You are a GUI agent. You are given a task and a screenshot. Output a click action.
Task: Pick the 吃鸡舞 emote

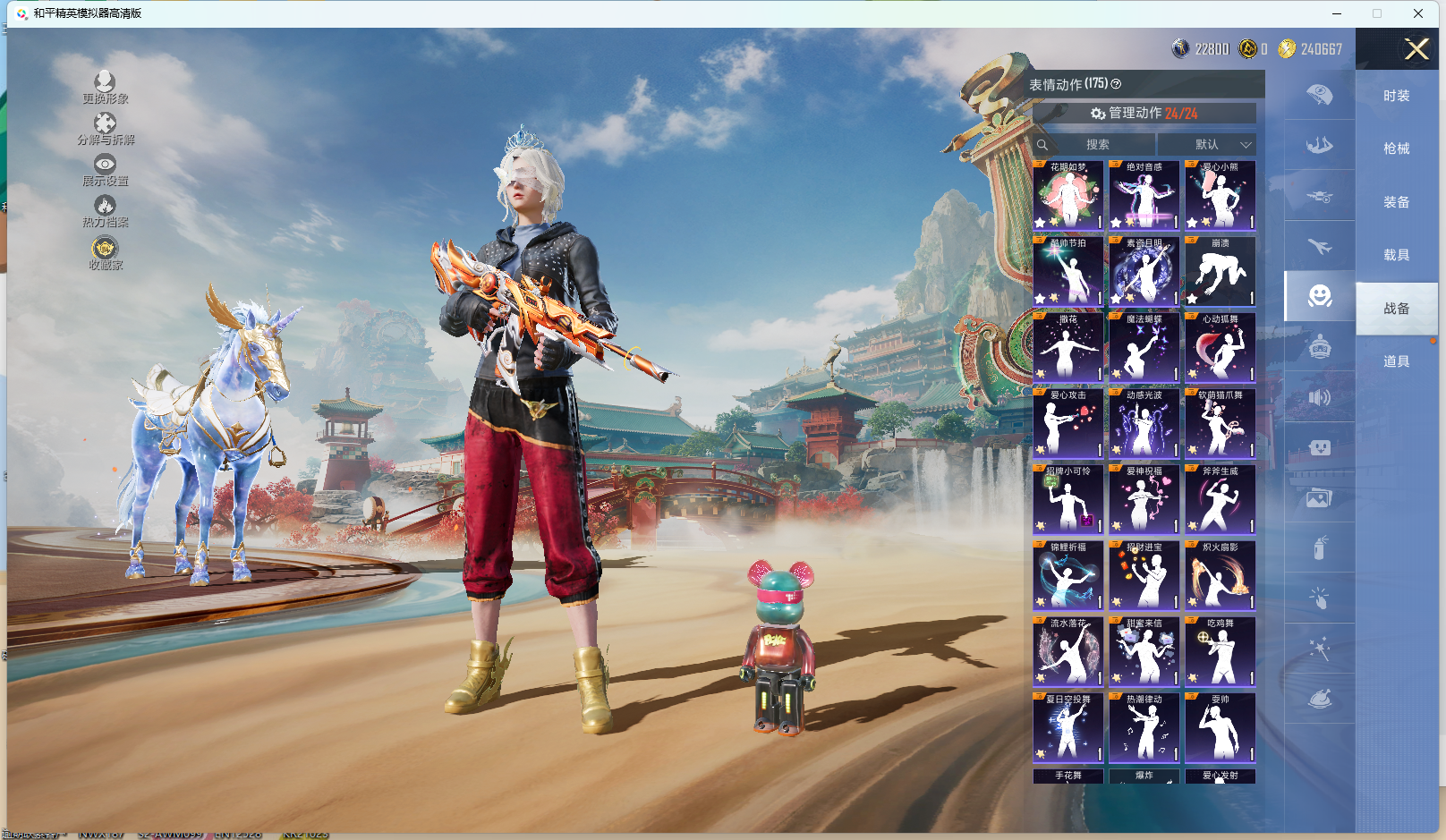point(1220,652)
